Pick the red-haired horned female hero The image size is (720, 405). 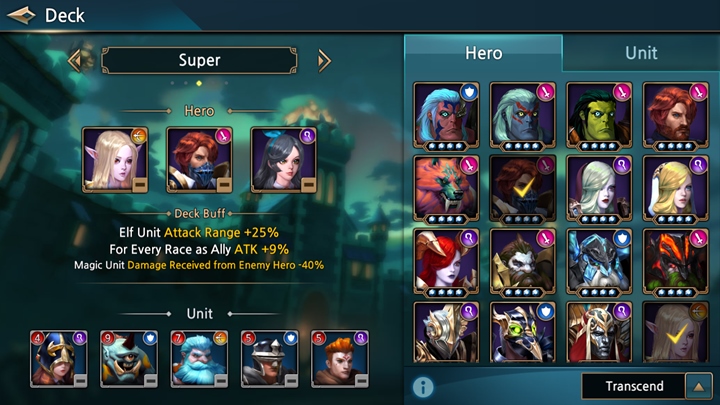[446, 262]
